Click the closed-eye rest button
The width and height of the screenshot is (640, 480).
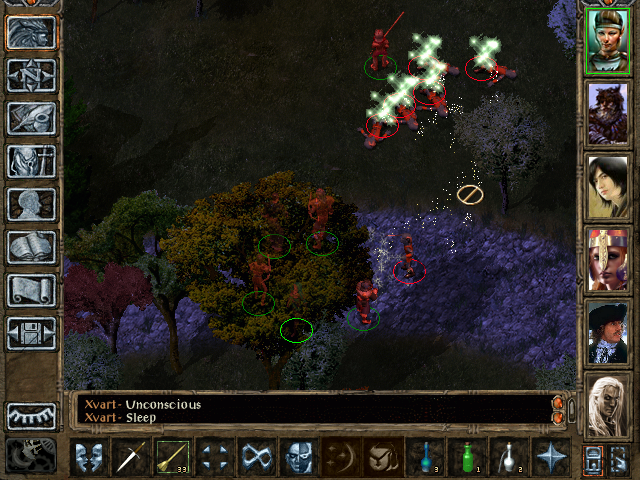31,416
